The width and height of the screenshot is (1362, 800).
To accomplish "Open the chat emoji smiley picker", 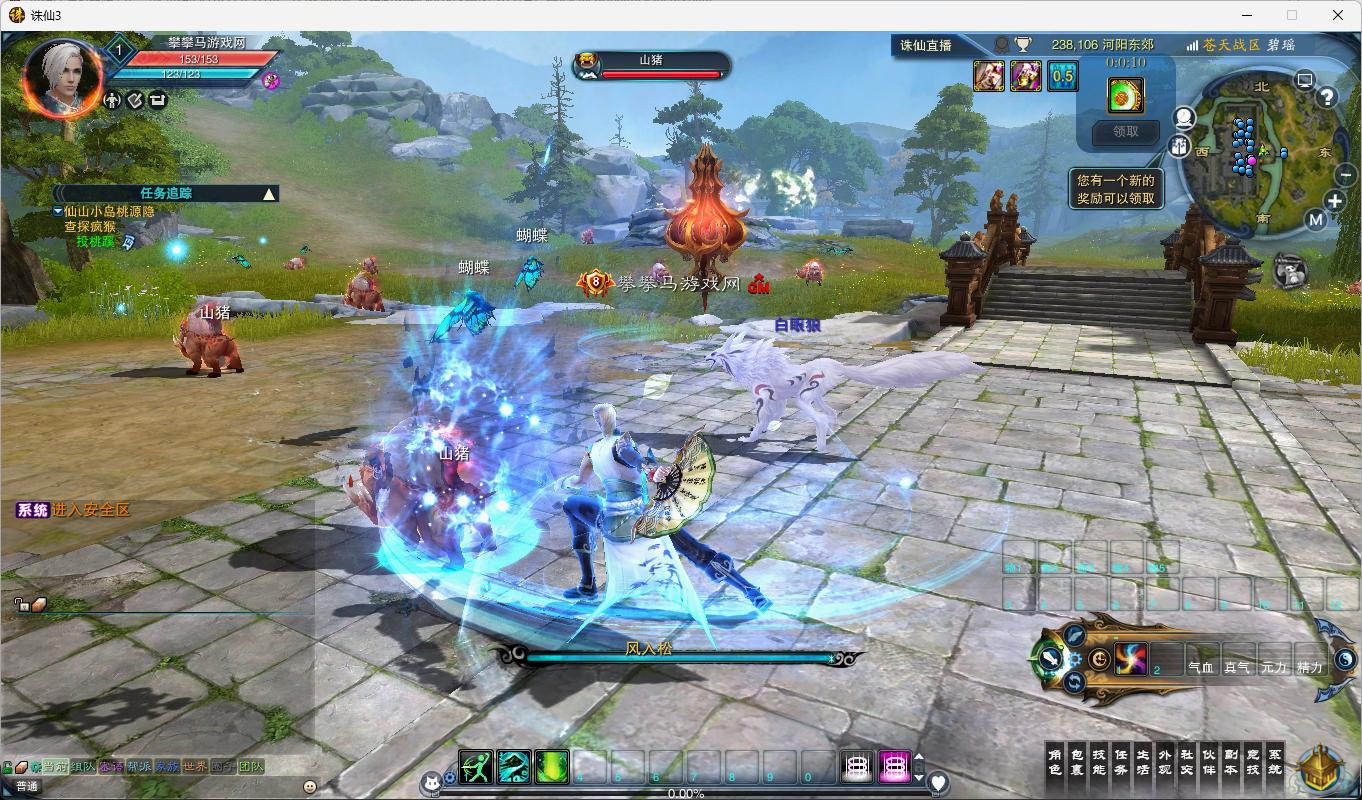I will (309, 787).
